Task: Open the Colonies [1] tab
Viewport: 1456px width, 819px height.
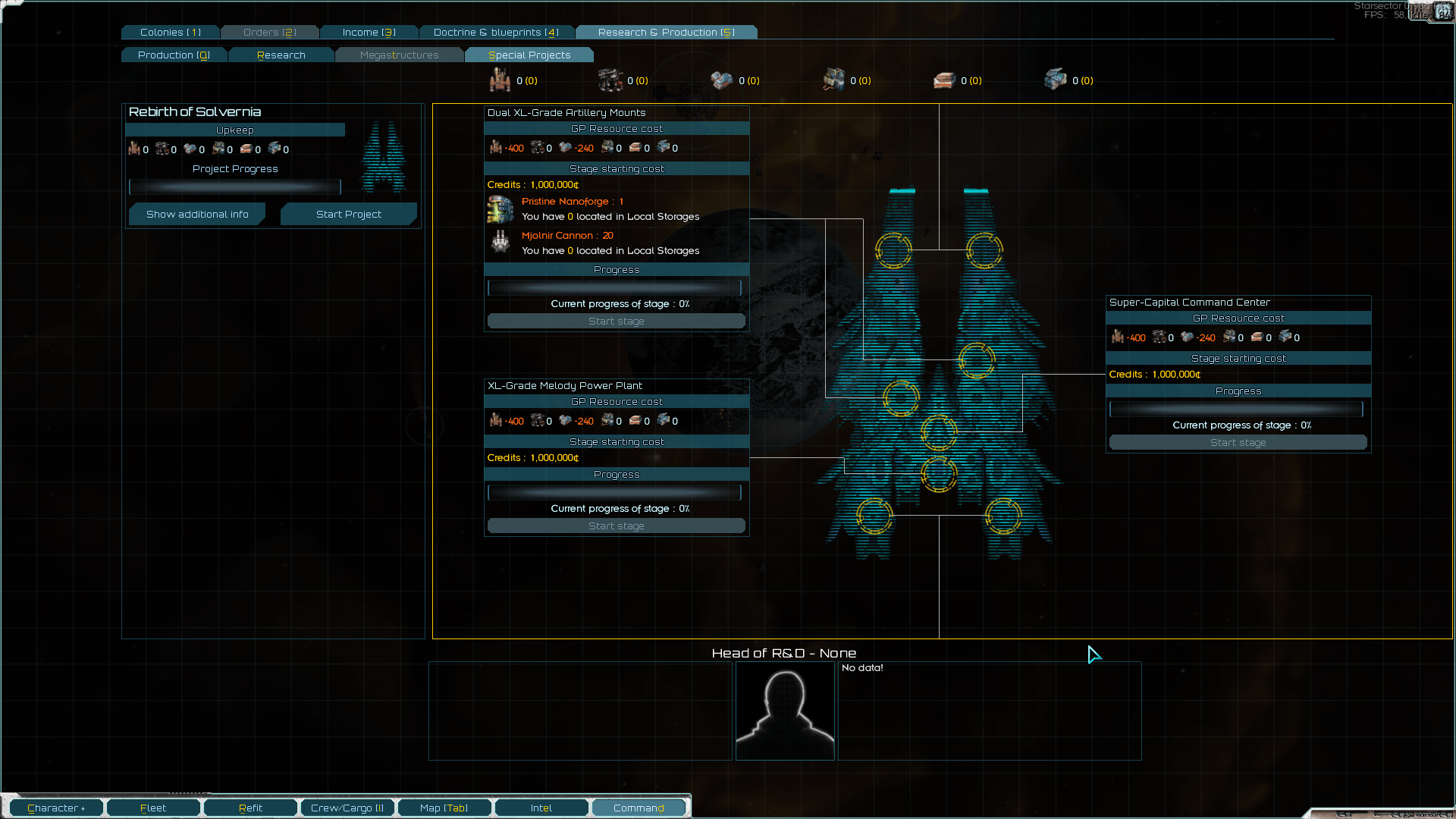Action: (169, 32)
